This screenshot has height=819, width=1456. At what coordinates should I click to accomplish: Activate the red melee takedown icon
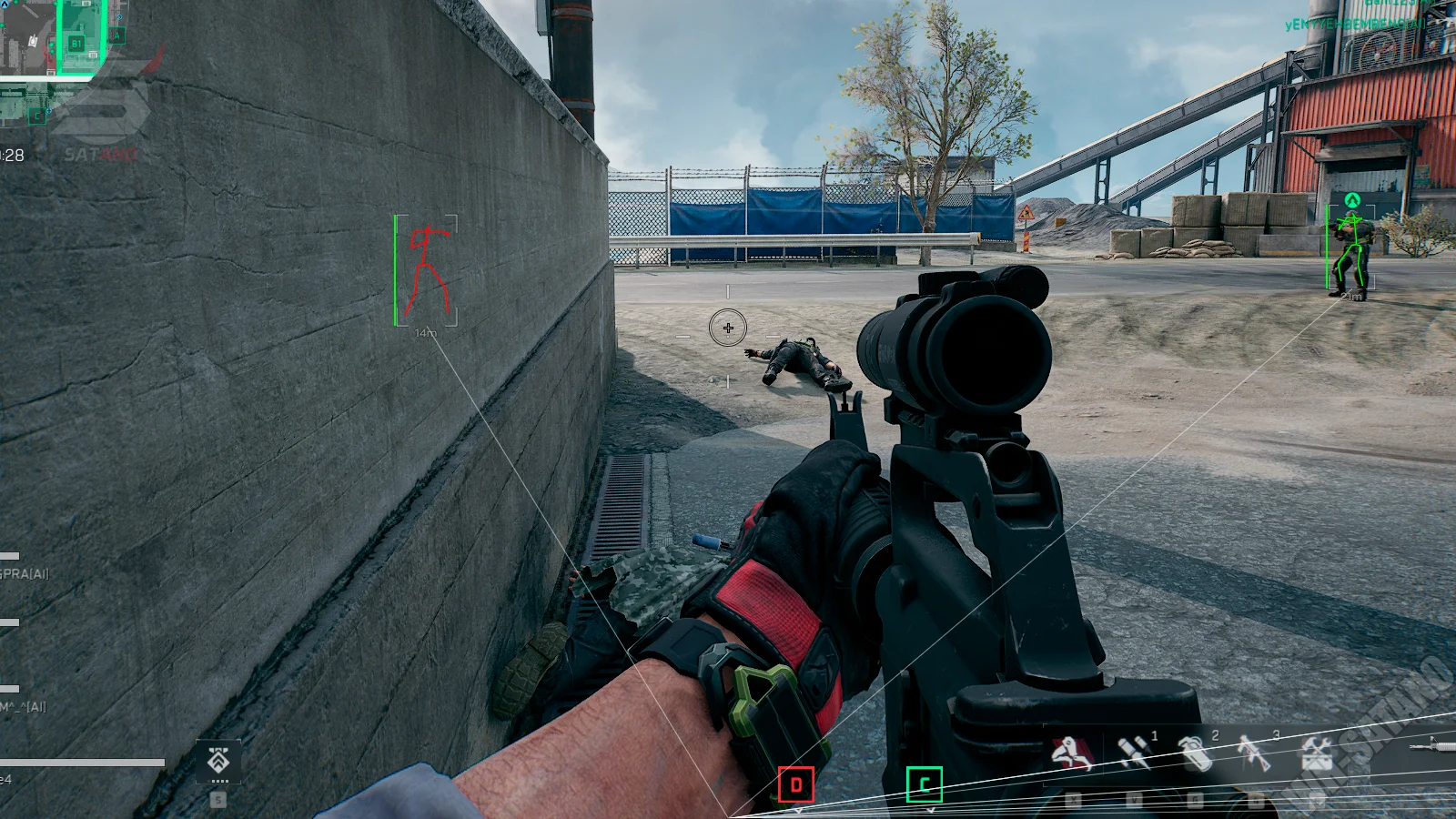[x=1072, y=753]
